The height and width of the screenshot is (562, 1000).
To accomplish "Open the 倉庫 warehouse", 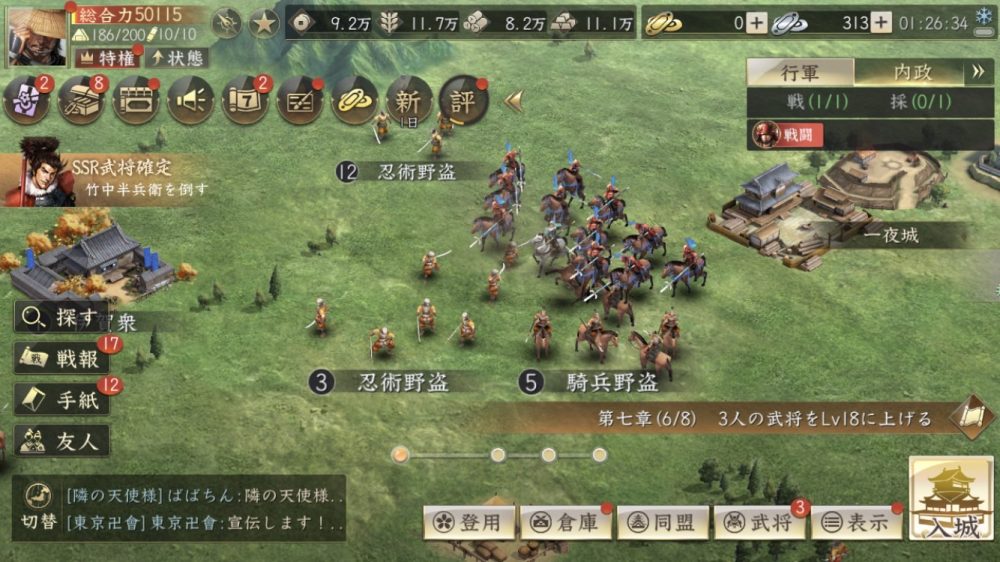I will [566, 522].
